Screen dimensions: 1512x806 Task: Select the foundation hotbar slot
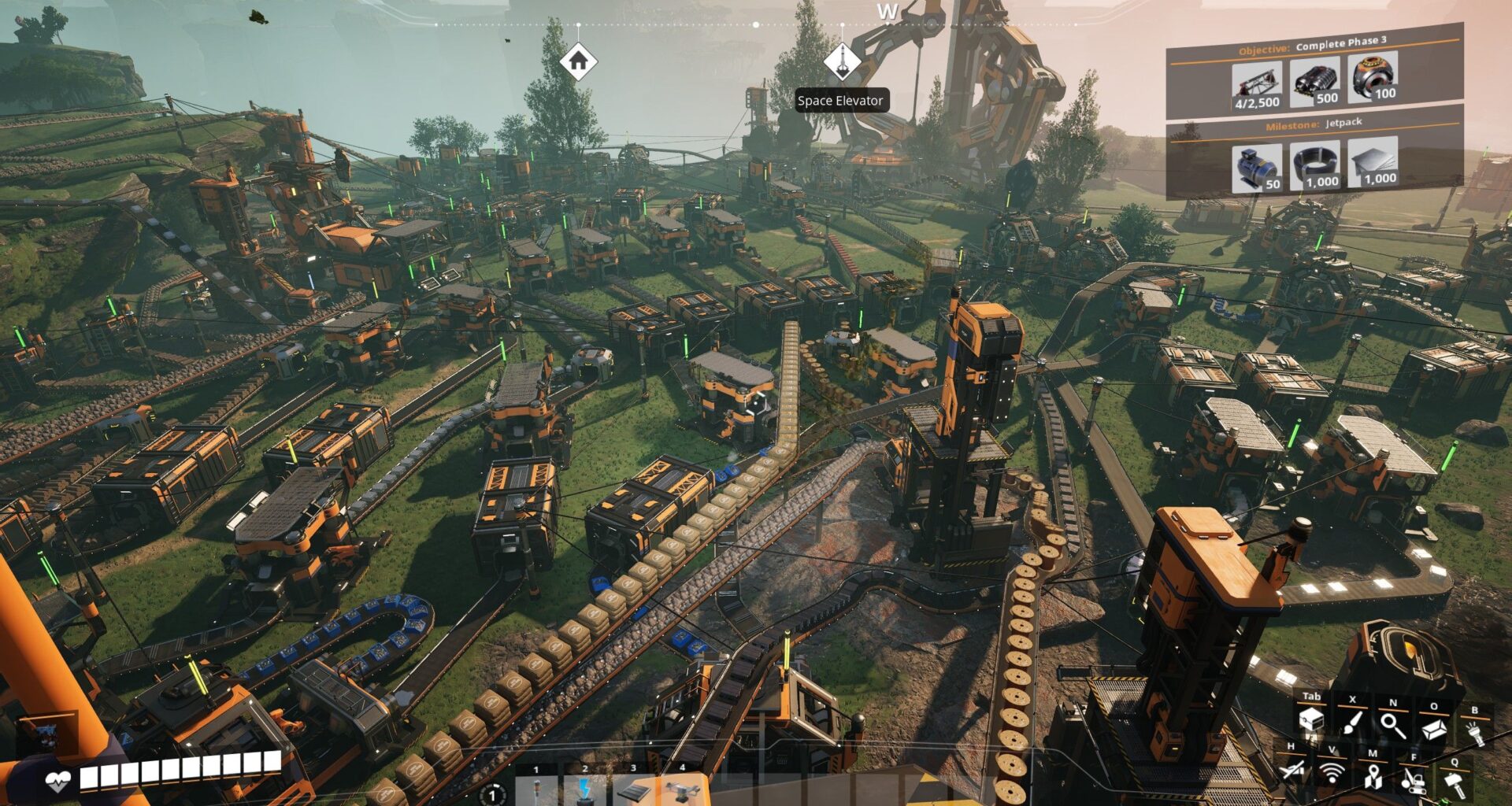click(634, 790)
